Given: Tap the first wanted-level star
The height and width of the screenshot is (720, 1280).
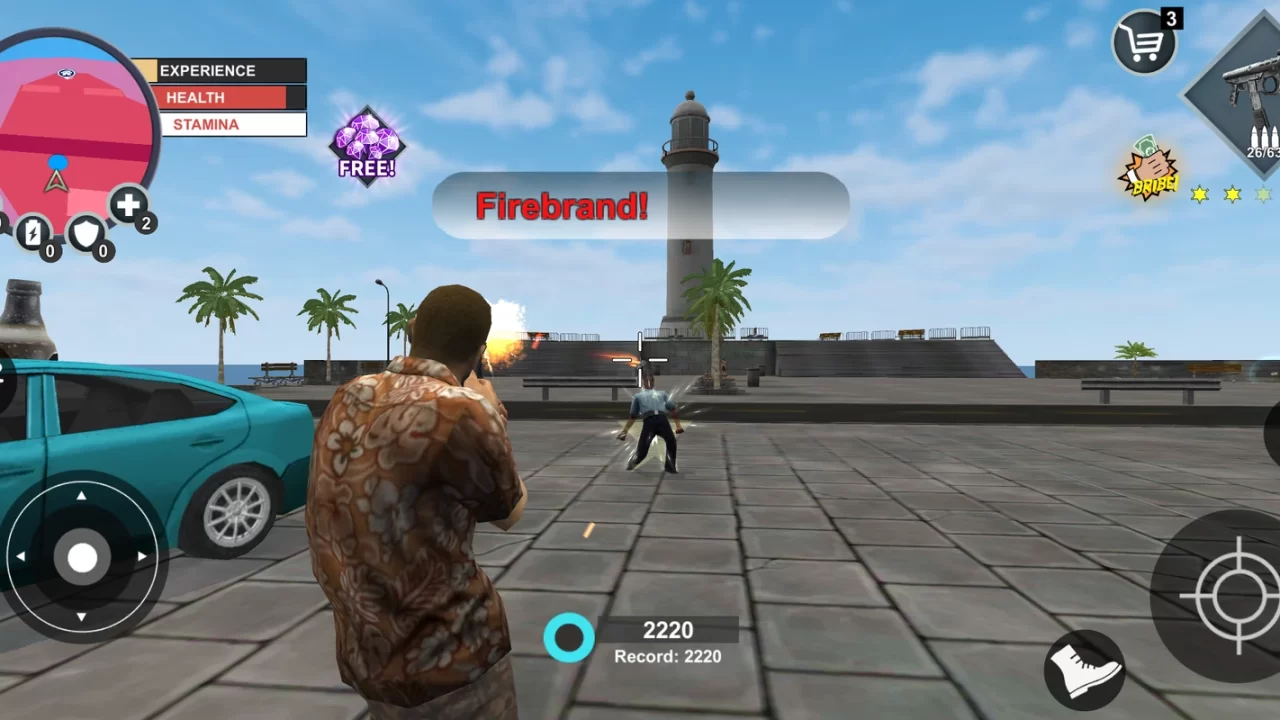Looking at the screenshot, I should [x=1198, y=196].
